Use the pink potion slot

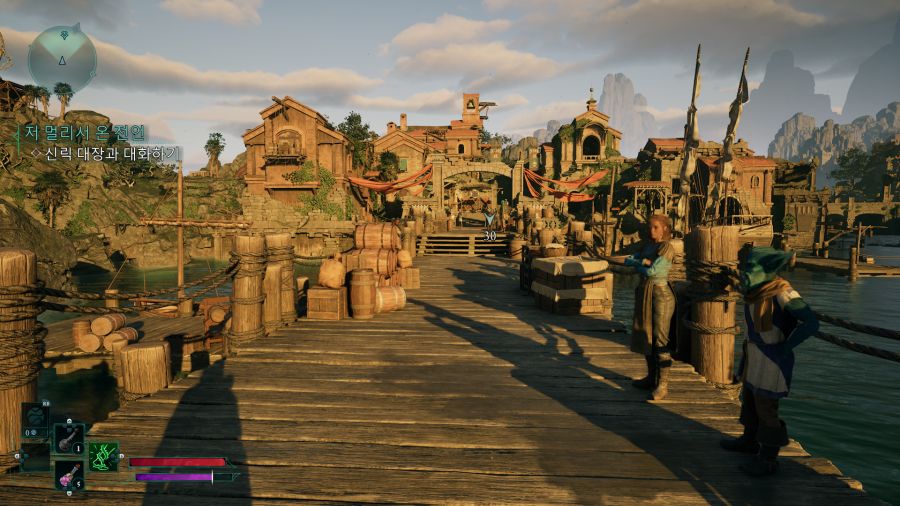click(x=68, y=474)
